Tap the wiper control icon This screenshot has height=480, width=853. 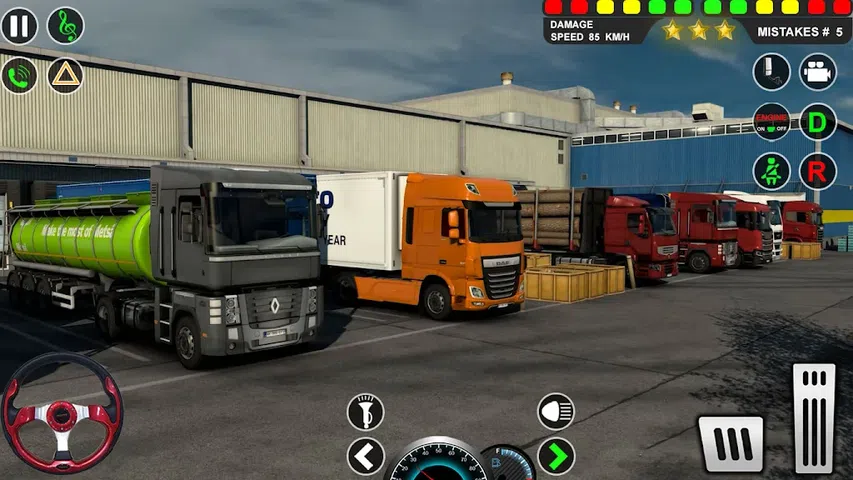(x=771, y=72)
